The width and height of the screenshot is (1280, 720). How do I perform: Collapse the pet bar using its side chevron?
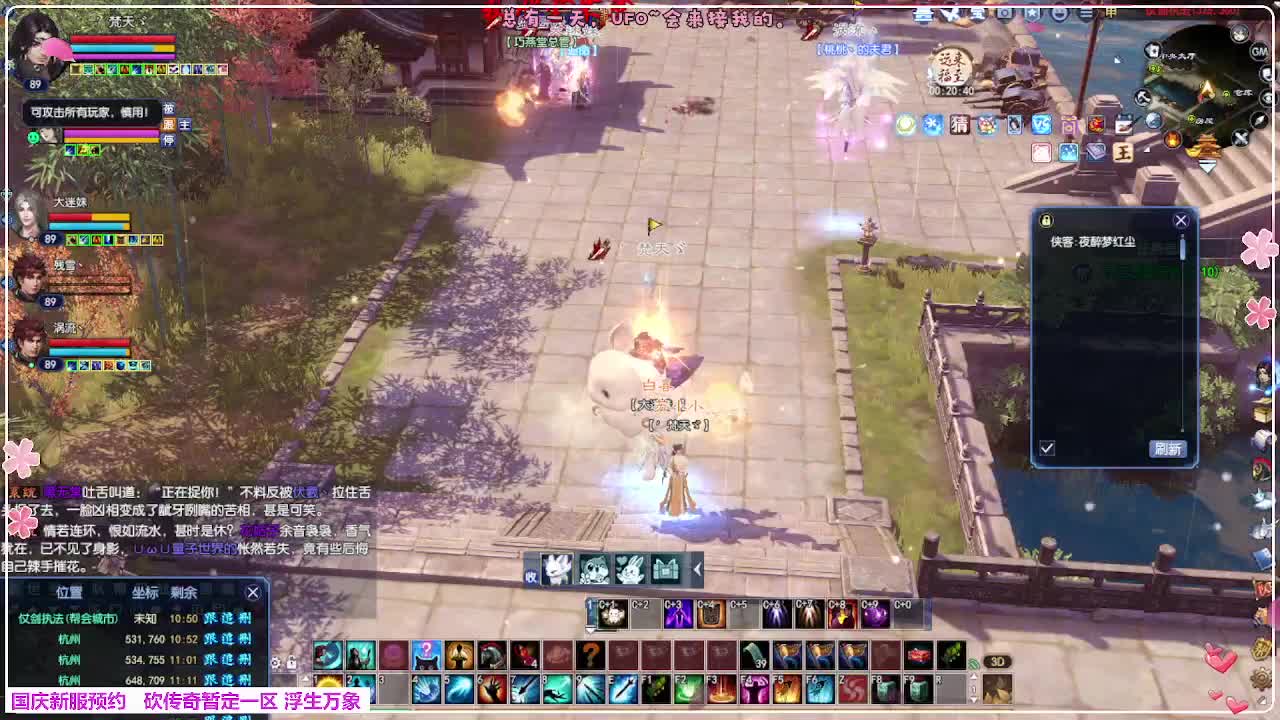696,570
